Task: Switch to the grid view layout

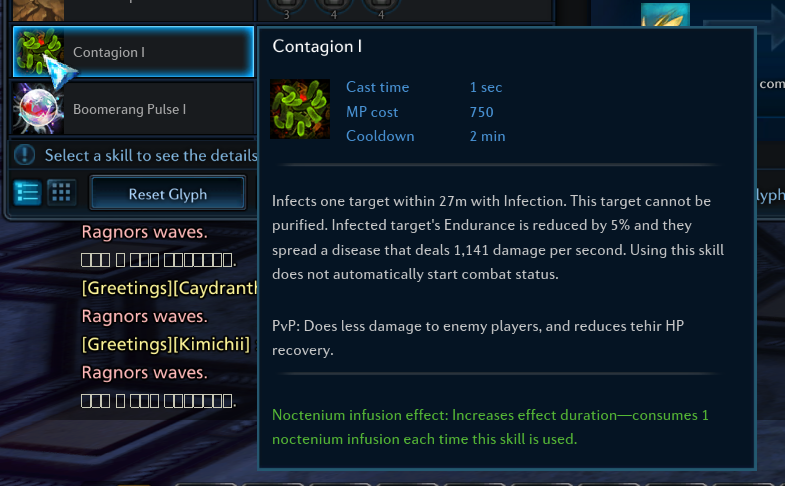Action: click(61, 193)
